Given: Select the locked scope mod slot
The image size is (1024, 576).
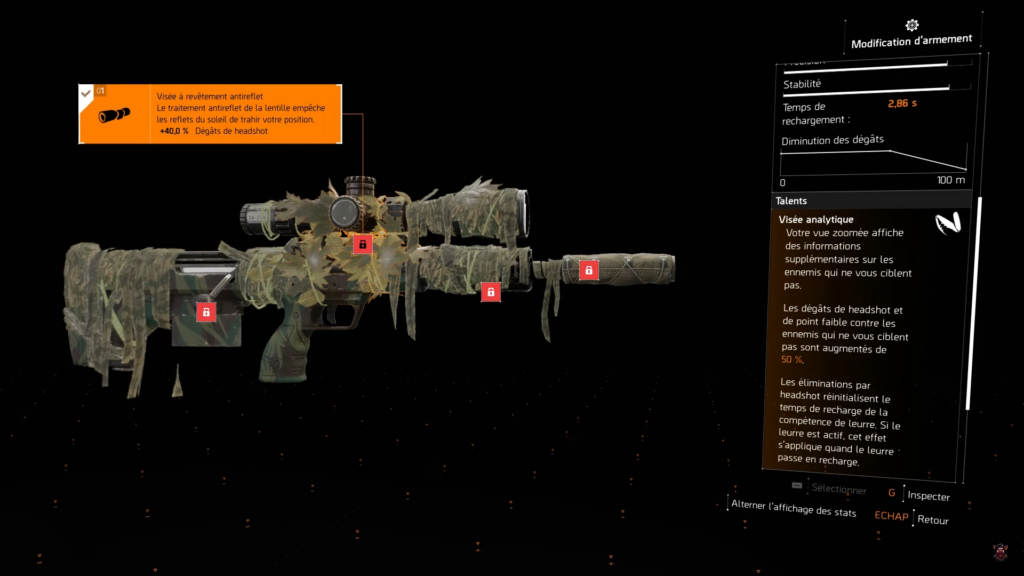Looking at the screenshot, I should tap(362, 244).
